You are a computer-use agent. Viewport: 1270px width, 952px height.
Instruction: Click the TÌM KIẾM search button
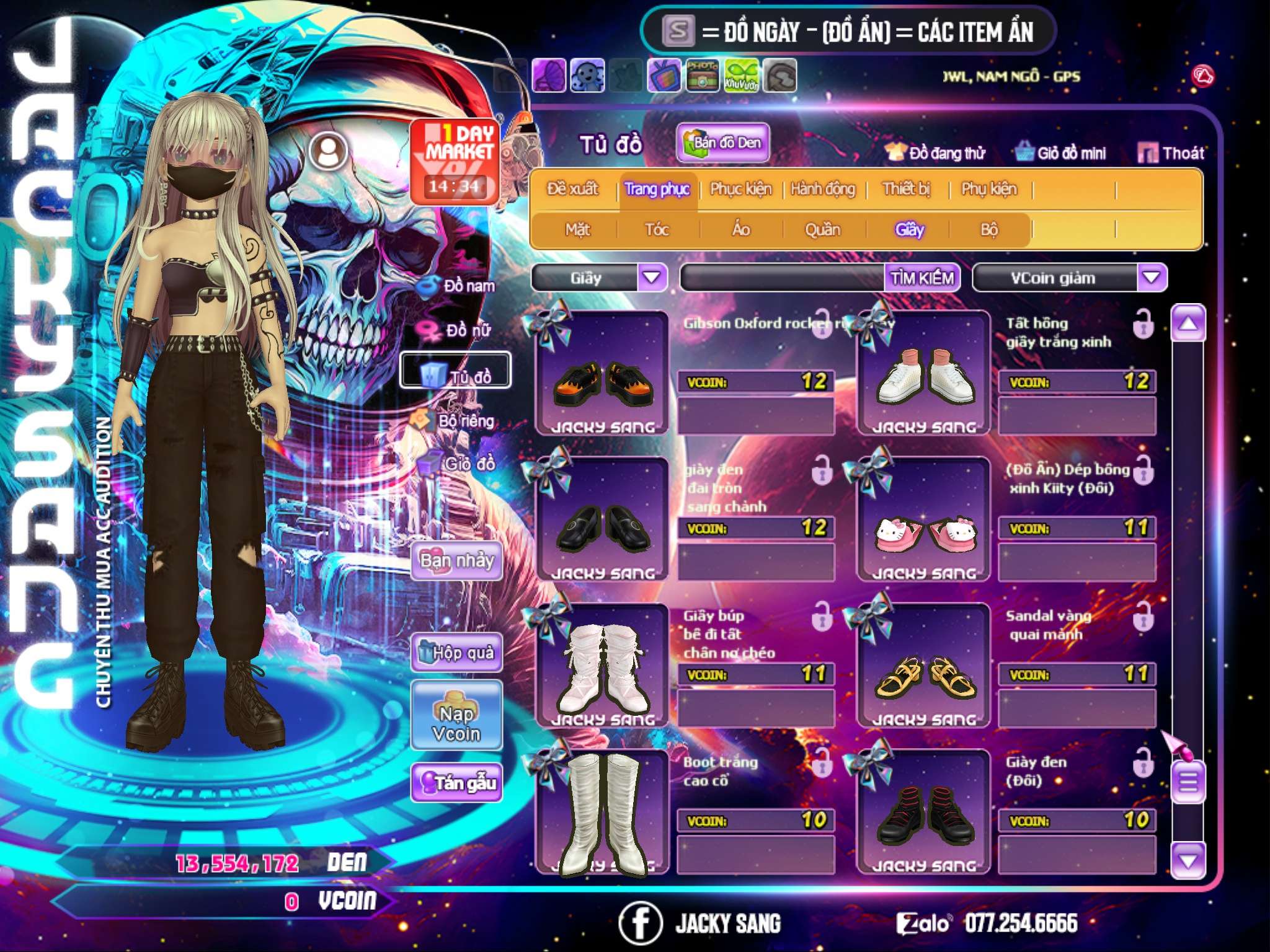point(922,278)
